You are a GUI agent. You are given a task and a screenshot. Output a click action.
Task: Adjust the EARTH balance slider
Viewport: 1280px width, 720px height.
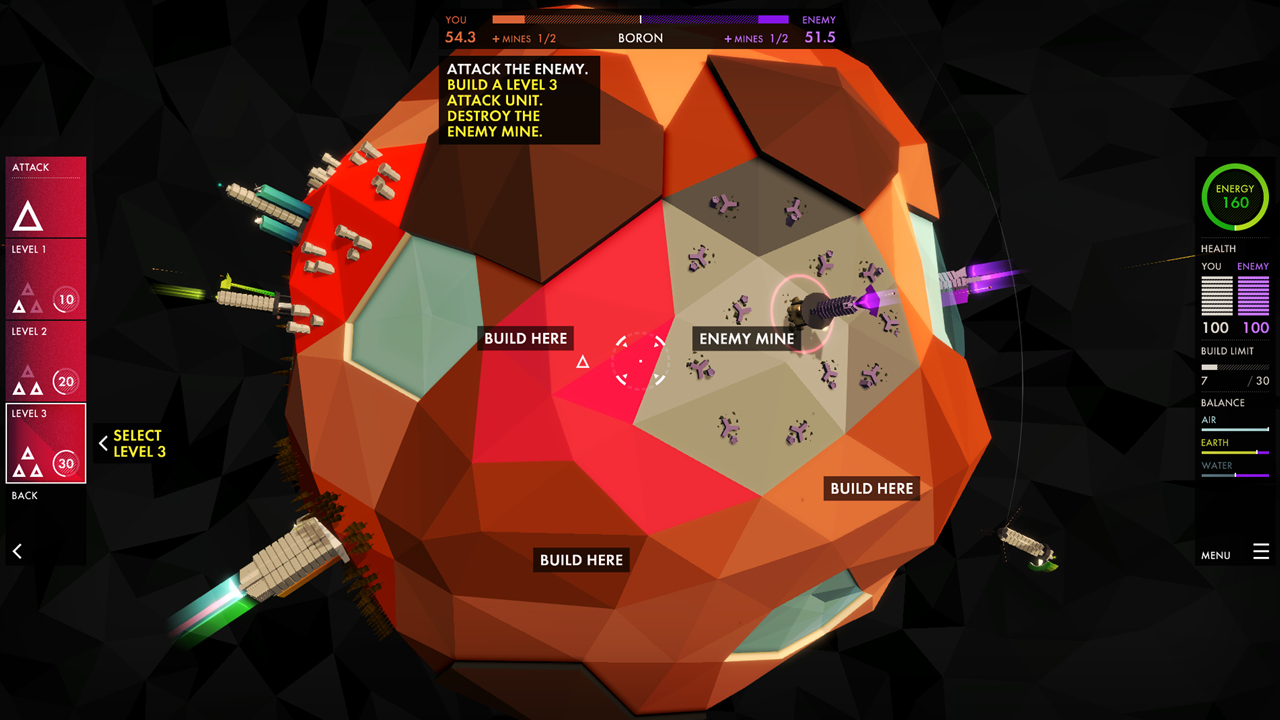(1235, 451)
